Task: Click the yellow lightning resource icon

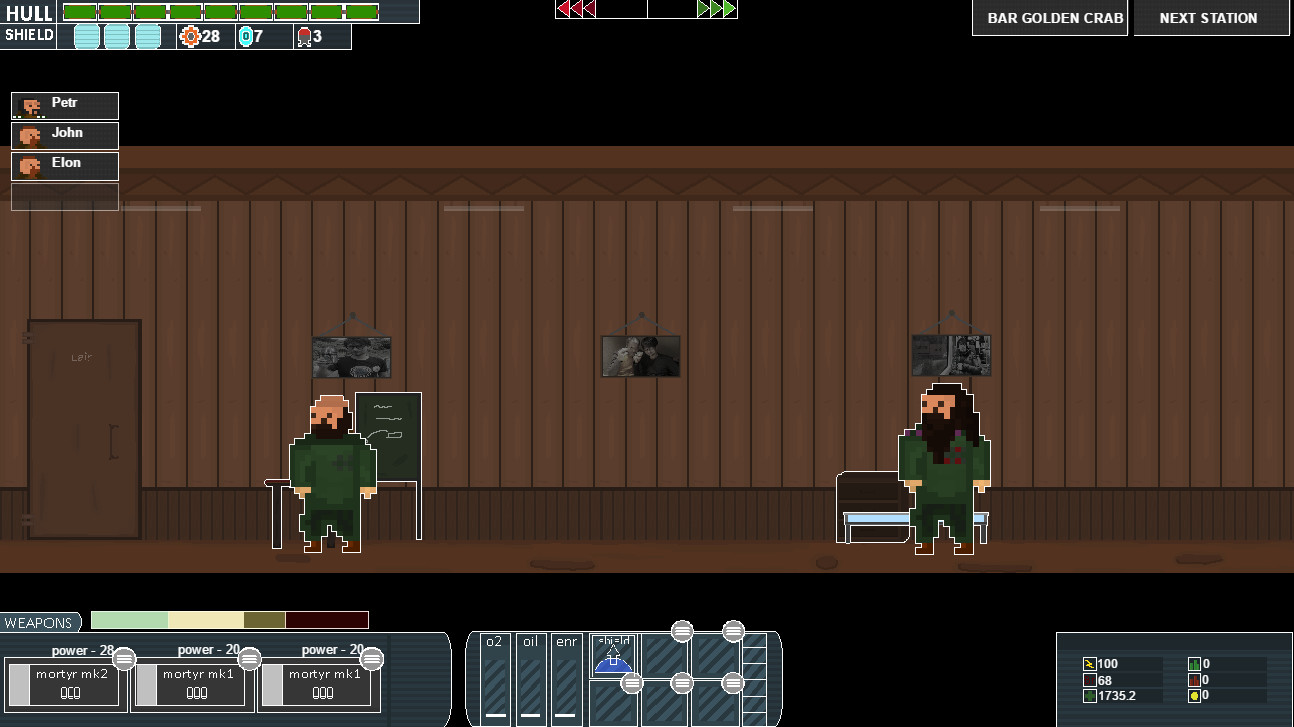Action: [x=1090, y=663]
